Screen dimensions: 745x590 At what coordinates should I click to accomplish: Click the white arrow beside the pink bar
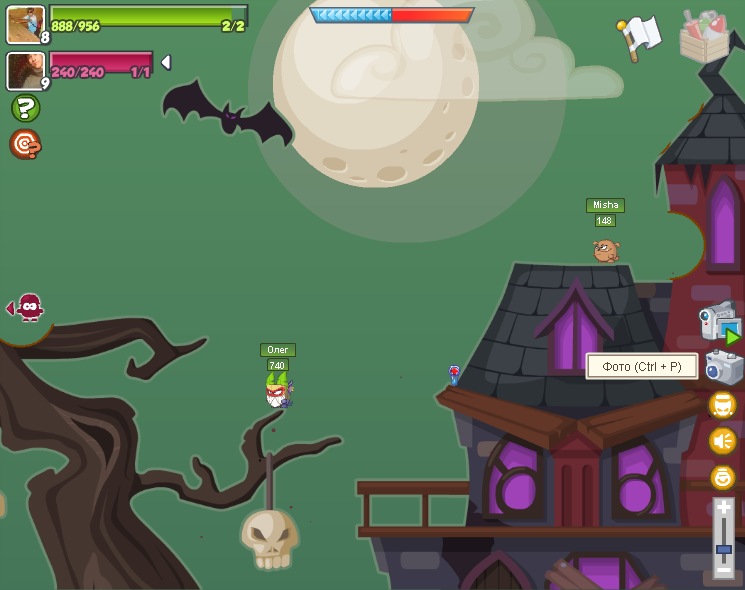click(166, 62)
